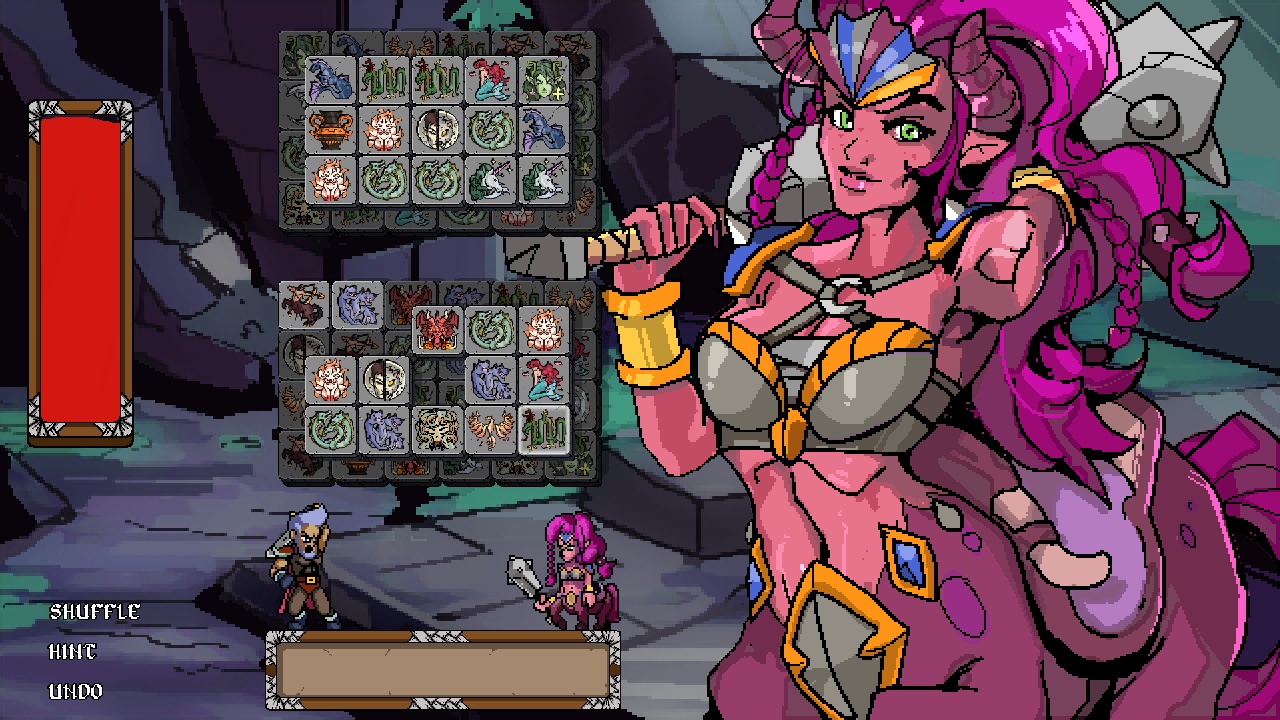Select the red dragon tile on lower board
The width and height of the screenshot is (1280, 720).
[x=436, y=330]
